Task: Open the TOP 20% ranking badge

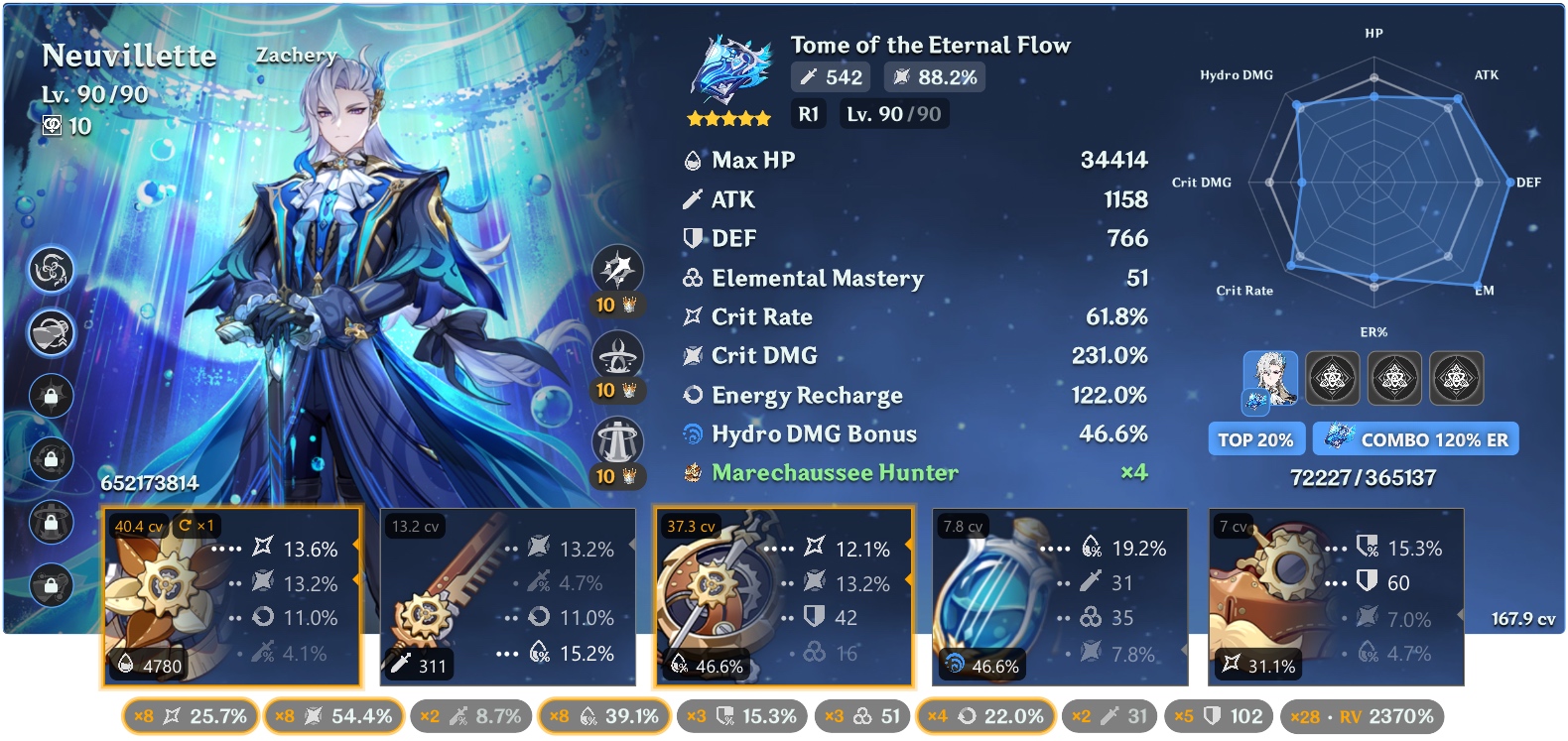Action: pos(1255,439)
